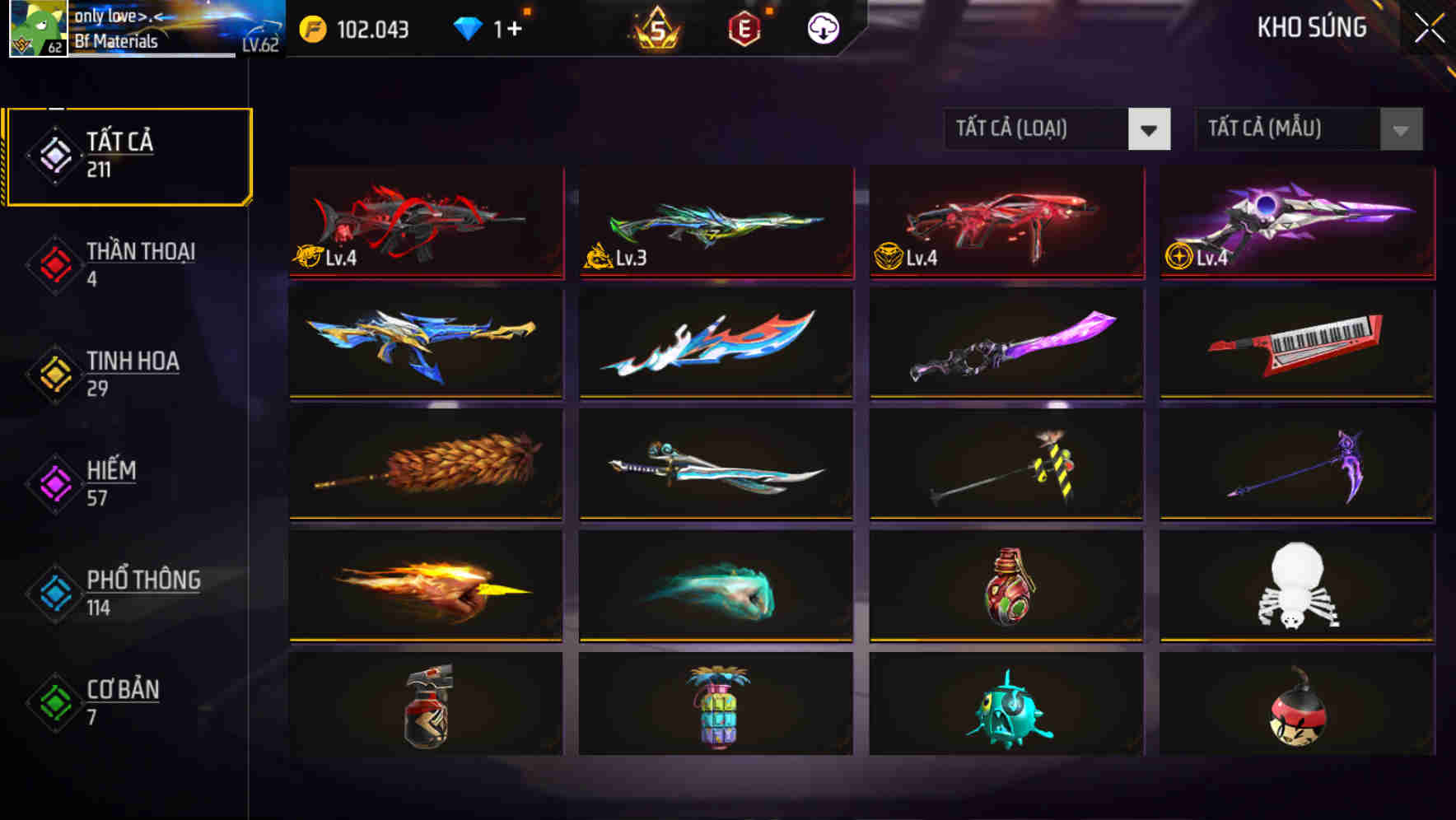The height and width of the screenshot is (820, 1456).
Task: Collapse the weapon type dropdown arrow
Action: 1150,129
